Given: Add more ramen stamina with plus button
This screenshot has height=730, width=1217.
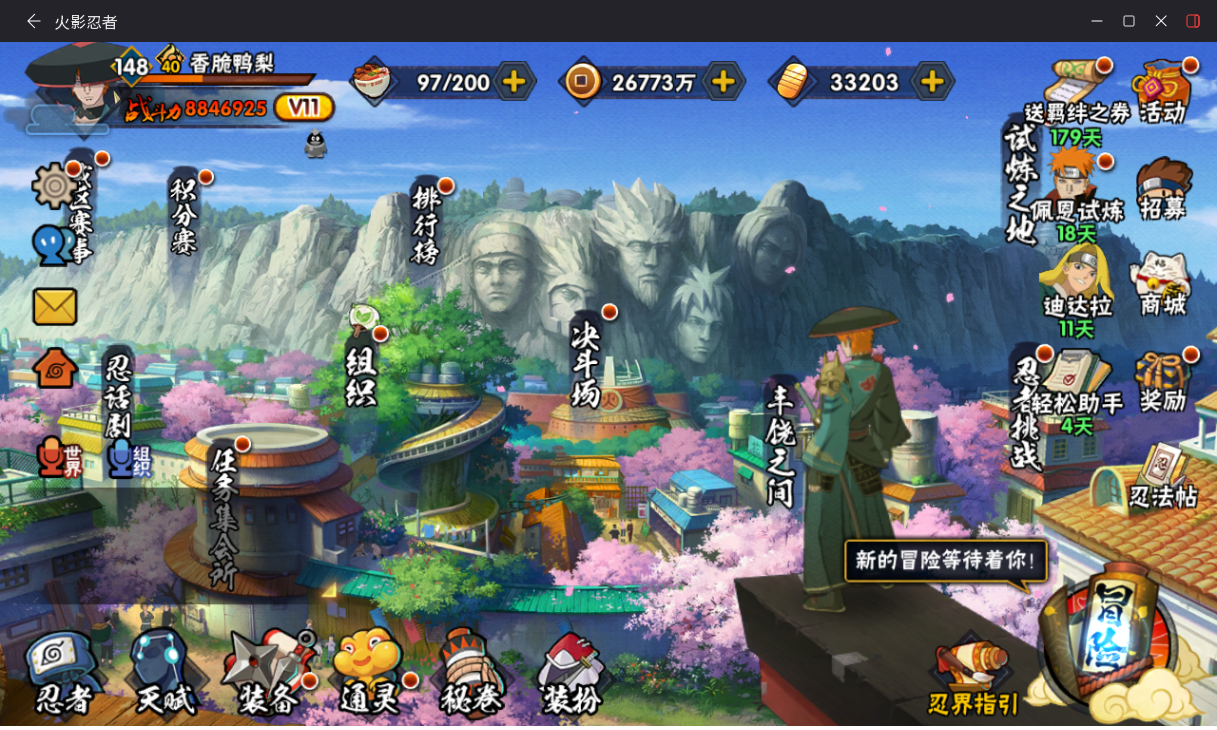Looking at the screenshot, I should click(x=514, y=82).
